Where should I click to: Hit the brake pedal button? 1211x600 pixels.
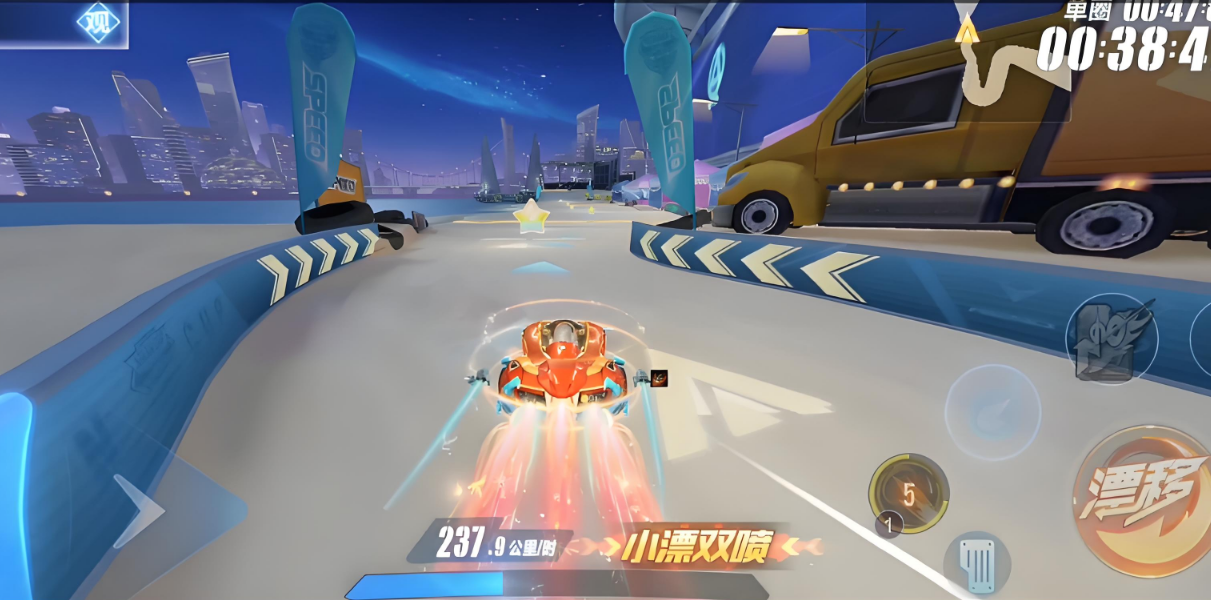click(x=976, y=563)
